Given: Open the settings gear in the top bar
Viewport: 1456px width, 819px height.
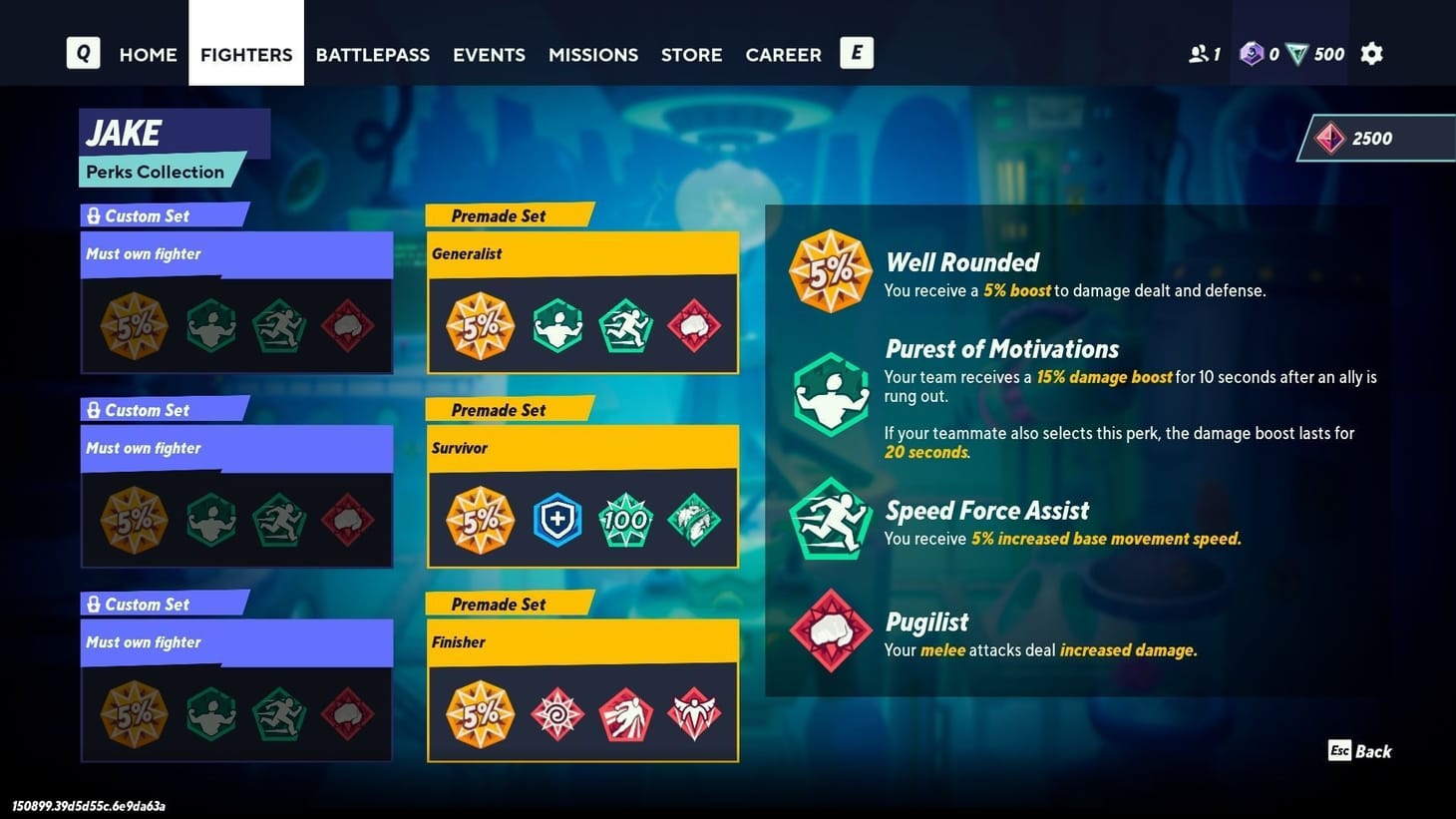Looking at the screenshot, I should (1371, 54).
